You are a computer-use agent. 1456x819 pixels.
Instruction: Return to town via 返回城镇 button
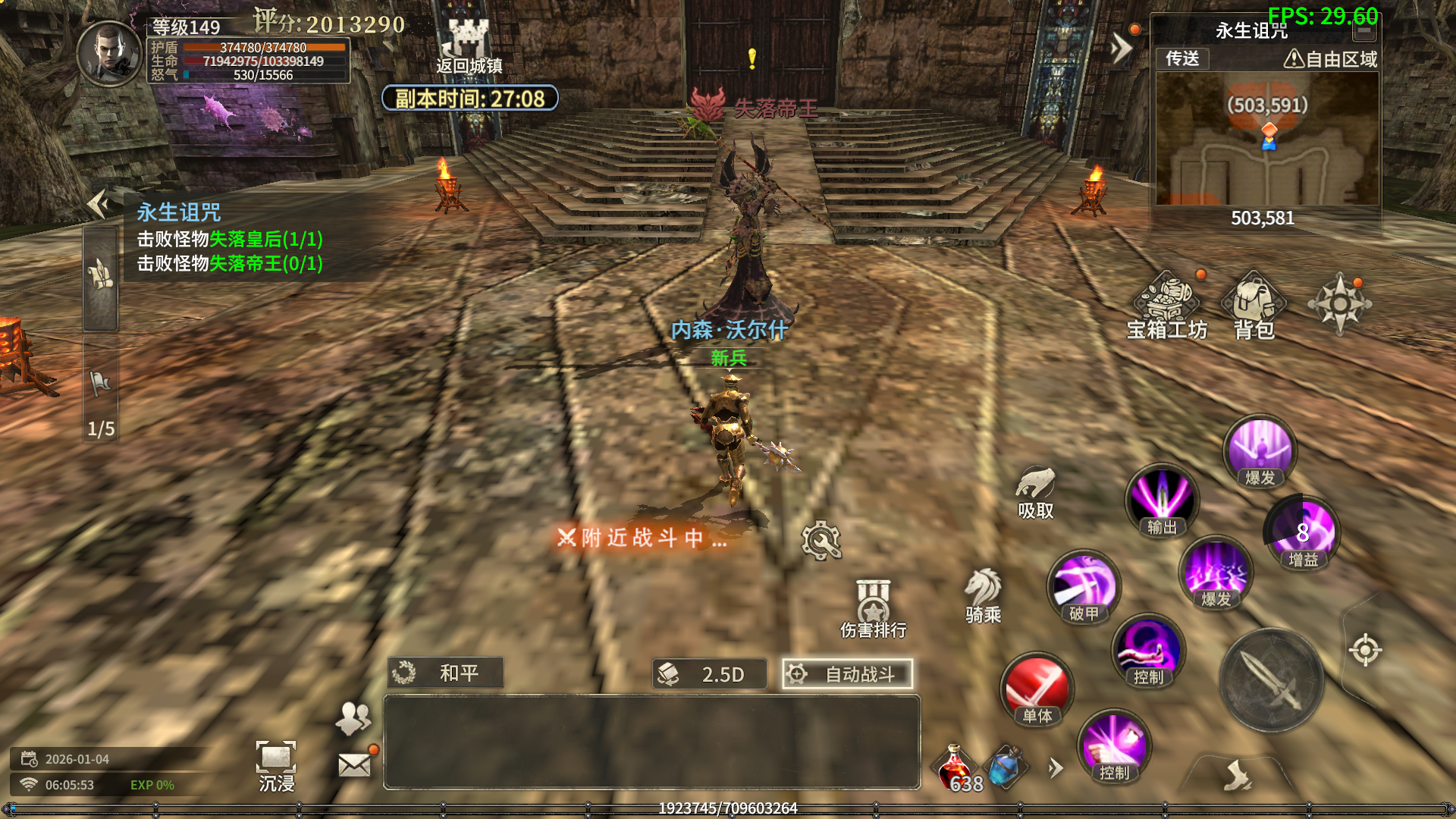click(x=469, y=45)
